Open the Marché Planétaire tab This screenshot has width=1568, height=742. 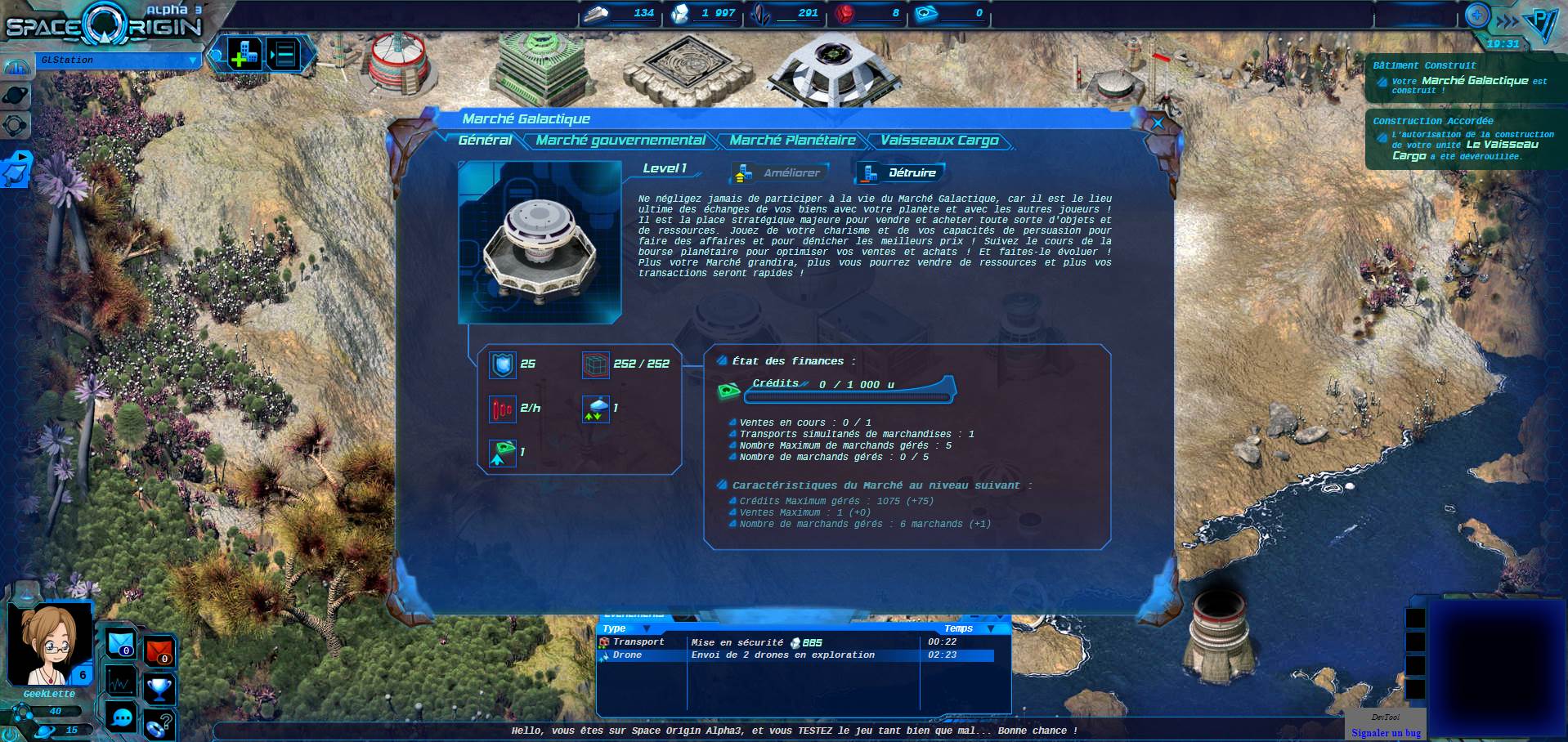pos(792,141)
